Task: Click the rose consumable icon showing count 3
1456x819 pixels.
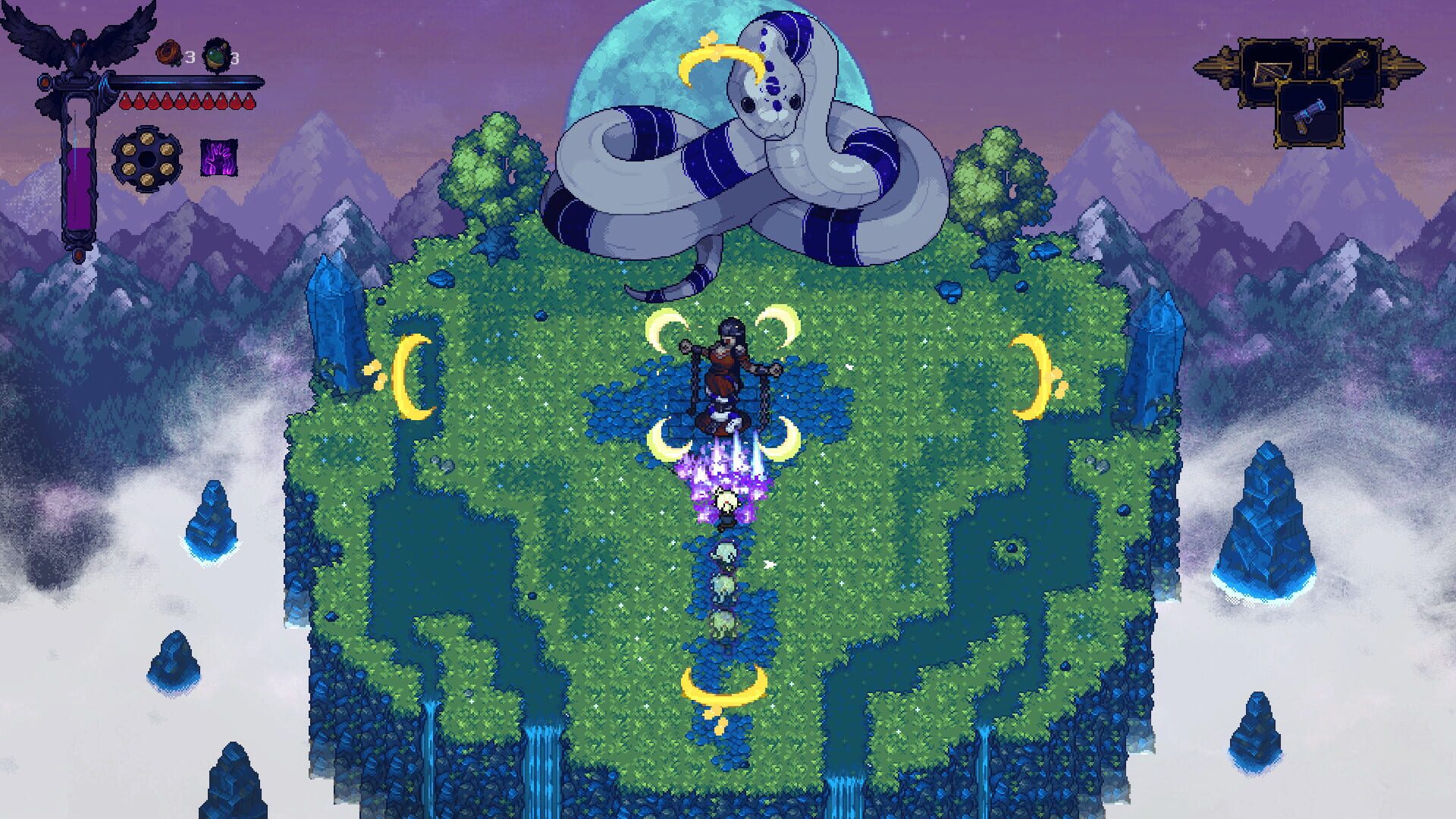Action: coord(170,52)
